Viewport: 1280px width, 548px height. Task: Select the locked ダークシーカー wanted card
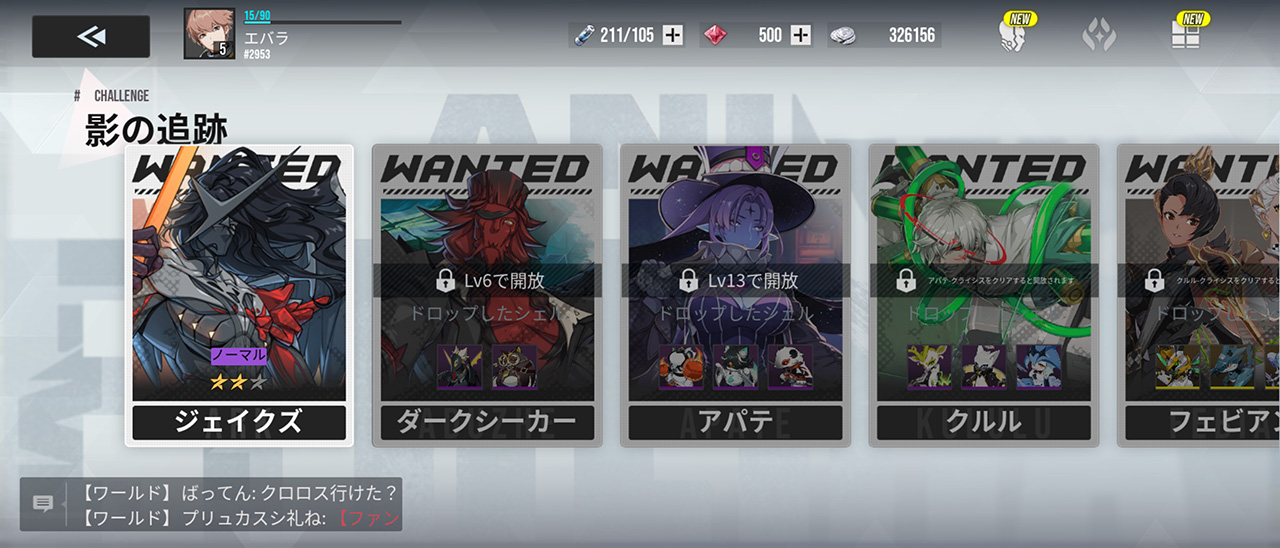pos(487,295)
